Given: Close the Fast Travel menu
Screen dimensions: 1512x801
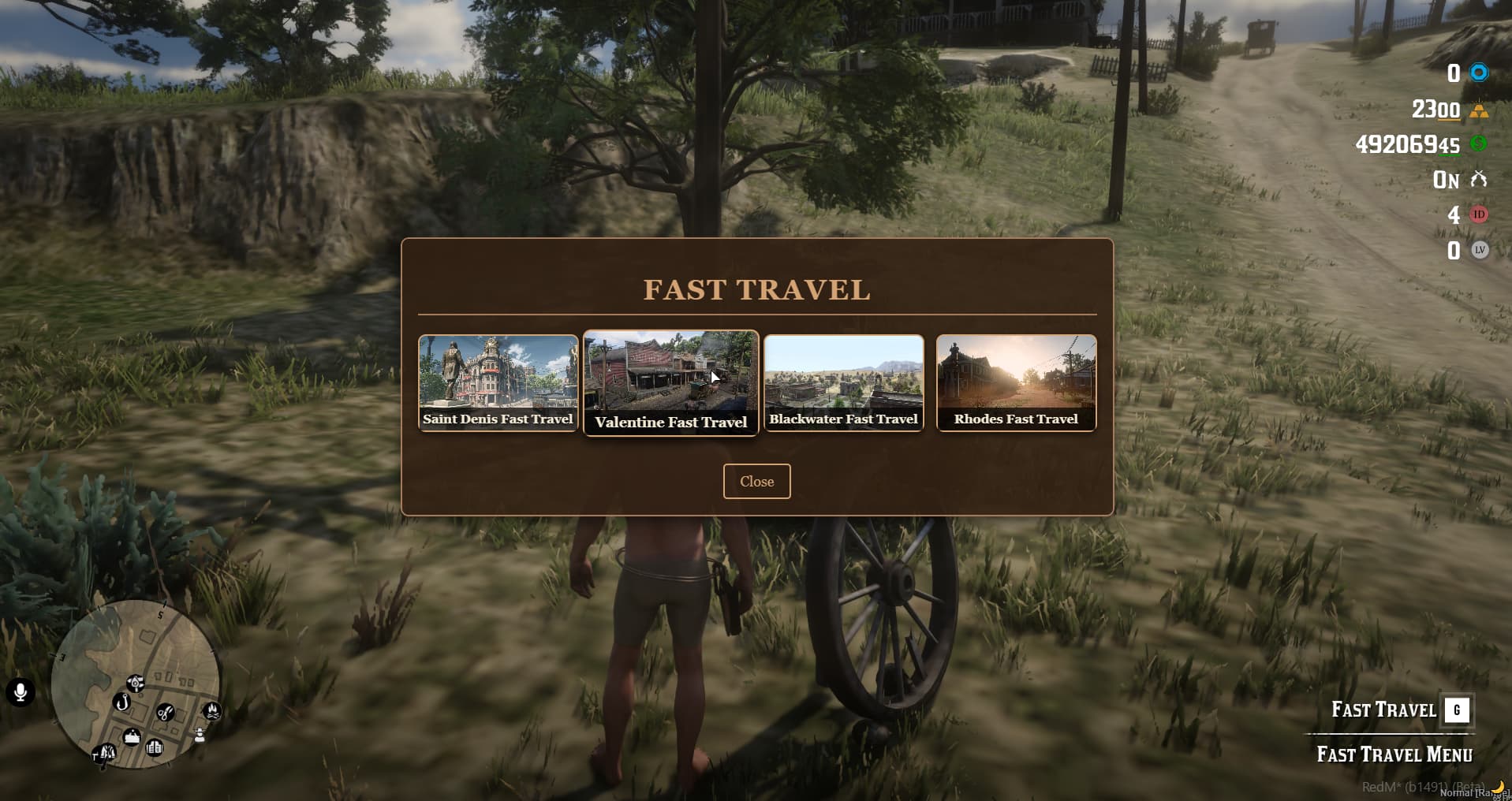Looking at the screenshot, I should click(x=756, y=482).
